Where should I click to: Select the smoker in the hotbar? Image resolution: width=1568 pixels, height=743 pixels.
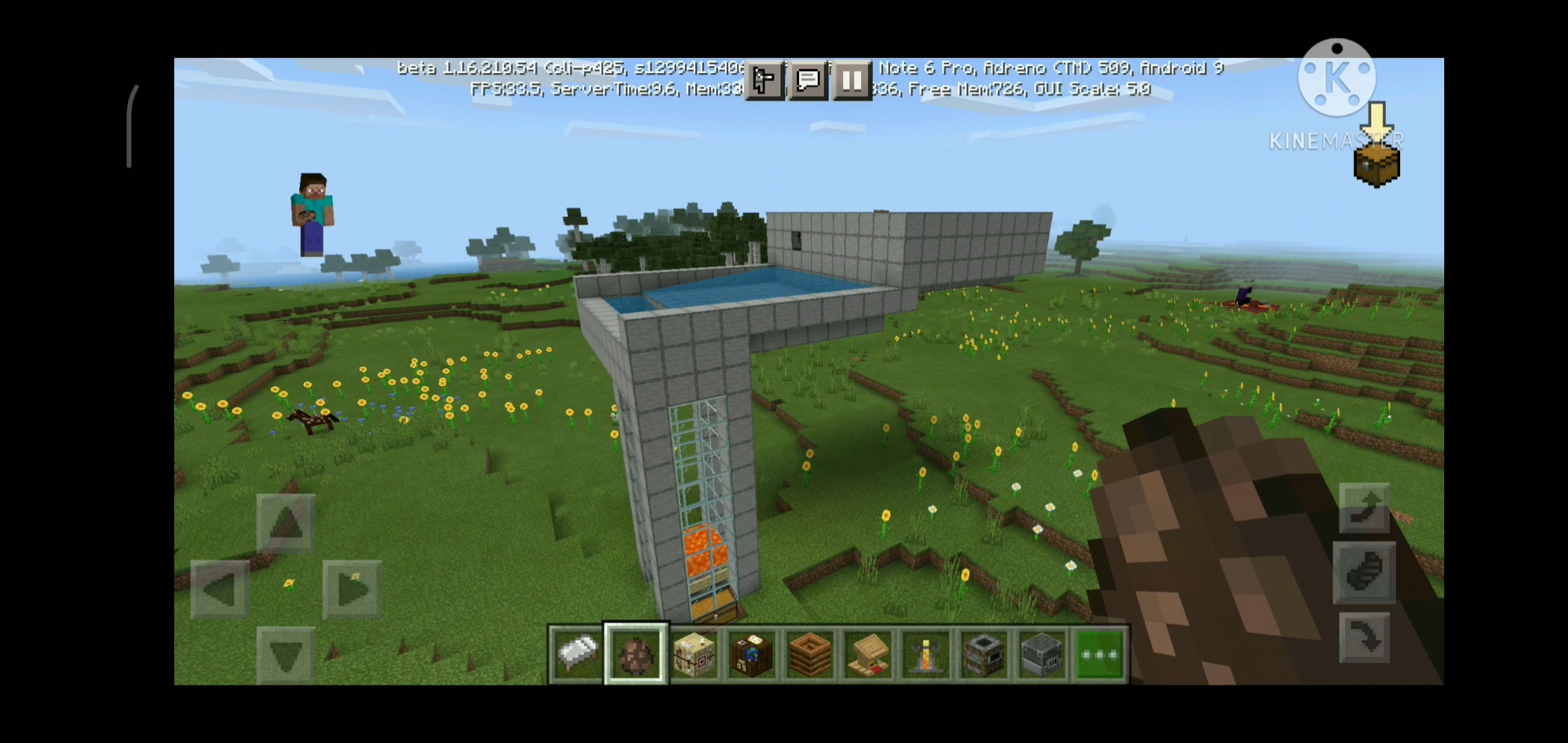coord(983,654)
